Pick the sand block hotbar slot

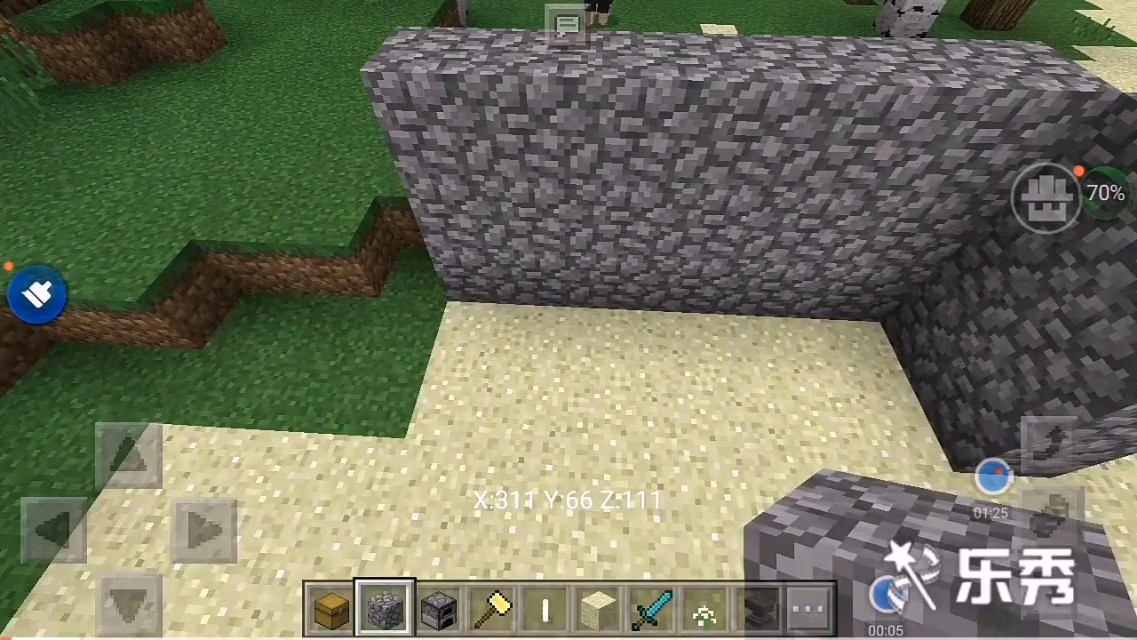tap(599, 607)
